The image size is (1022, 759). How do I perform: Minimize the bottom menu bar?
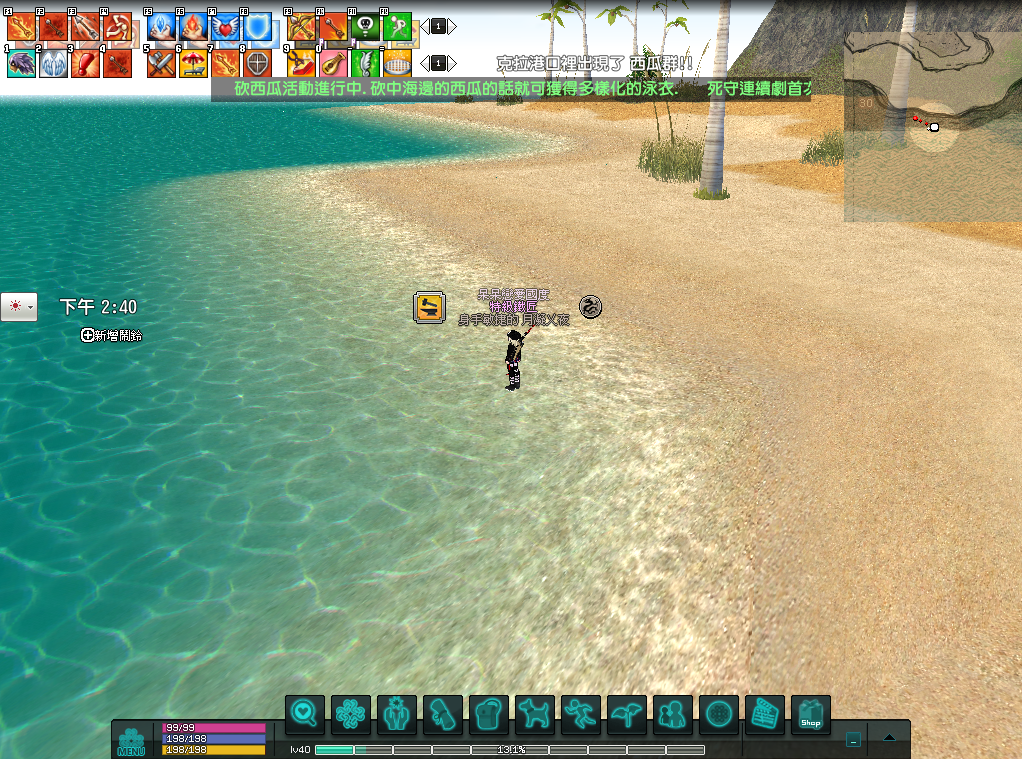pos(853,740)
